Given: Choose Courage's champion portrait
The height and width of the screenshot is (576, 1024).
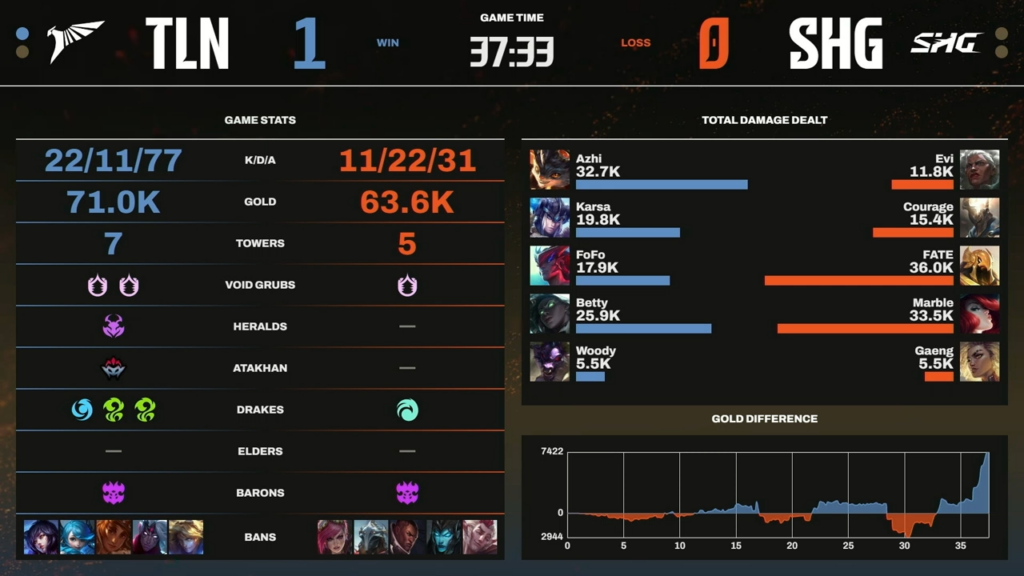Looking at the screenshot, I should click(979, 218).
